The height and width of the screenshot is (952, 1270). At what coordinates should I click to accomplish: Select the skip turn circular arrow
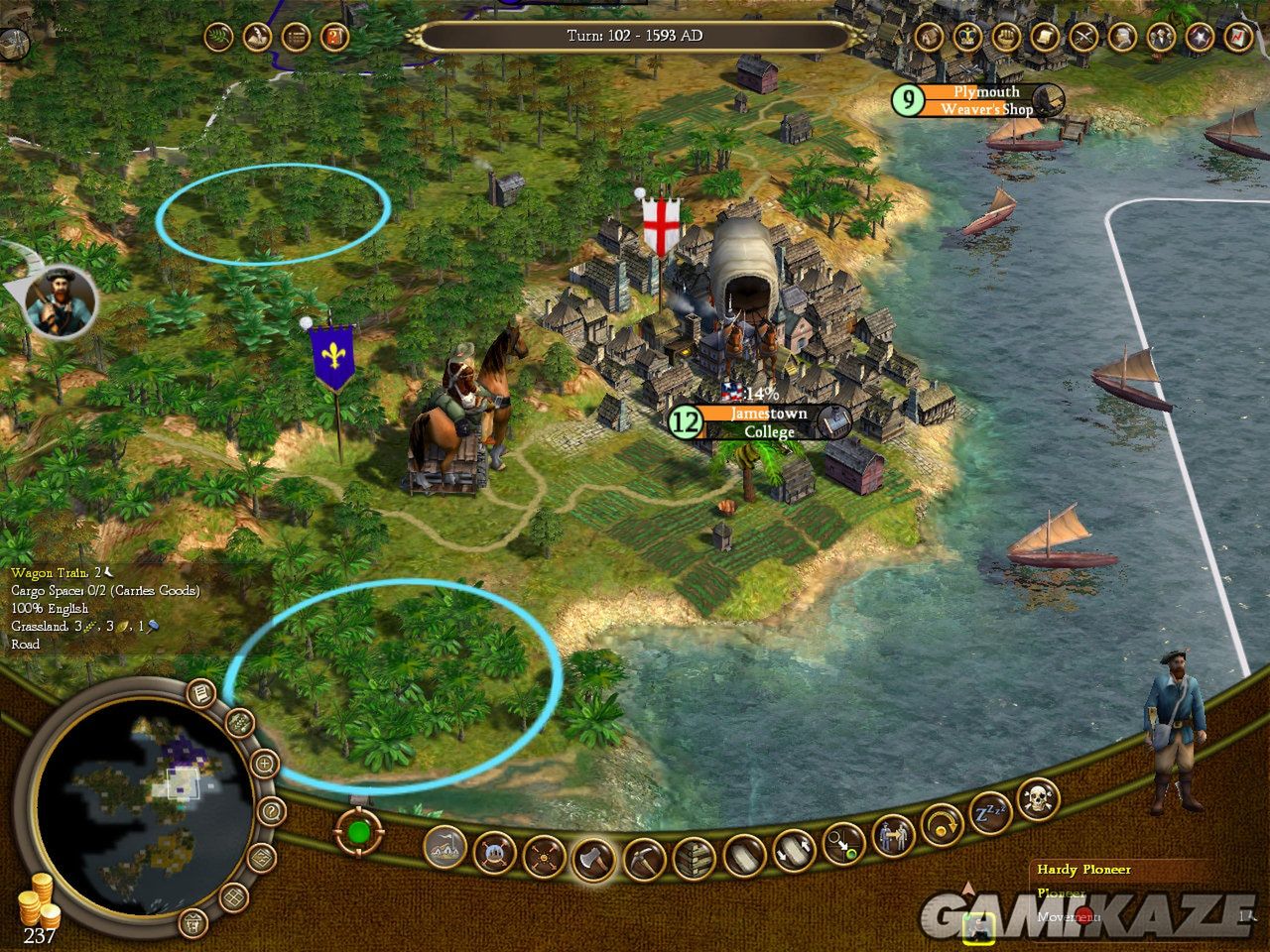(x=942, y=825)
